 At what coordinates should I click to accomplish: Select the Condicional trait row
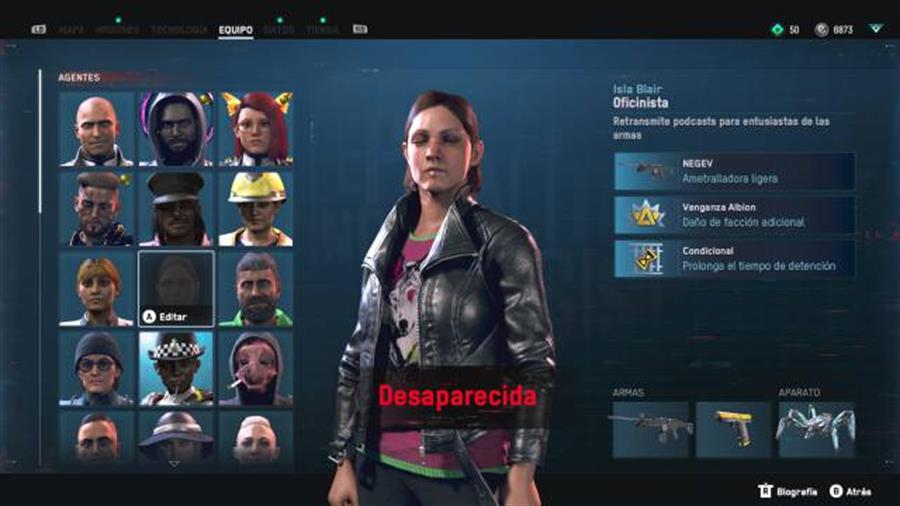point(734,259)
